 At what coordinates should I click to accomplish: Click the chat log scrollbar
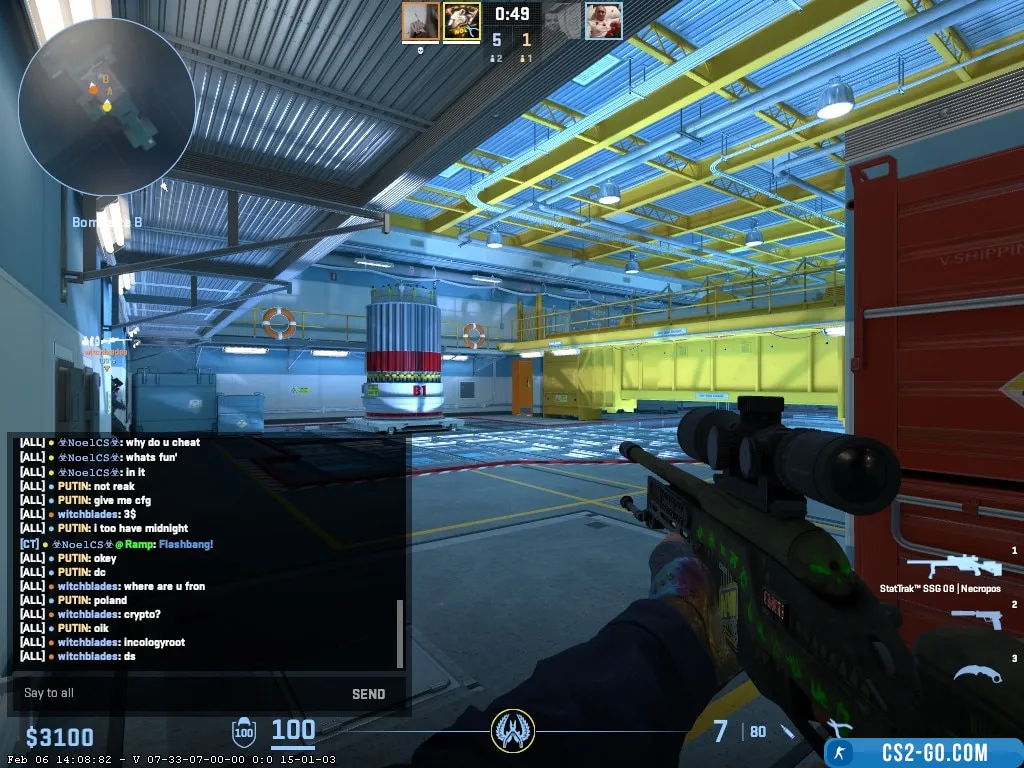tap(400, 633)
